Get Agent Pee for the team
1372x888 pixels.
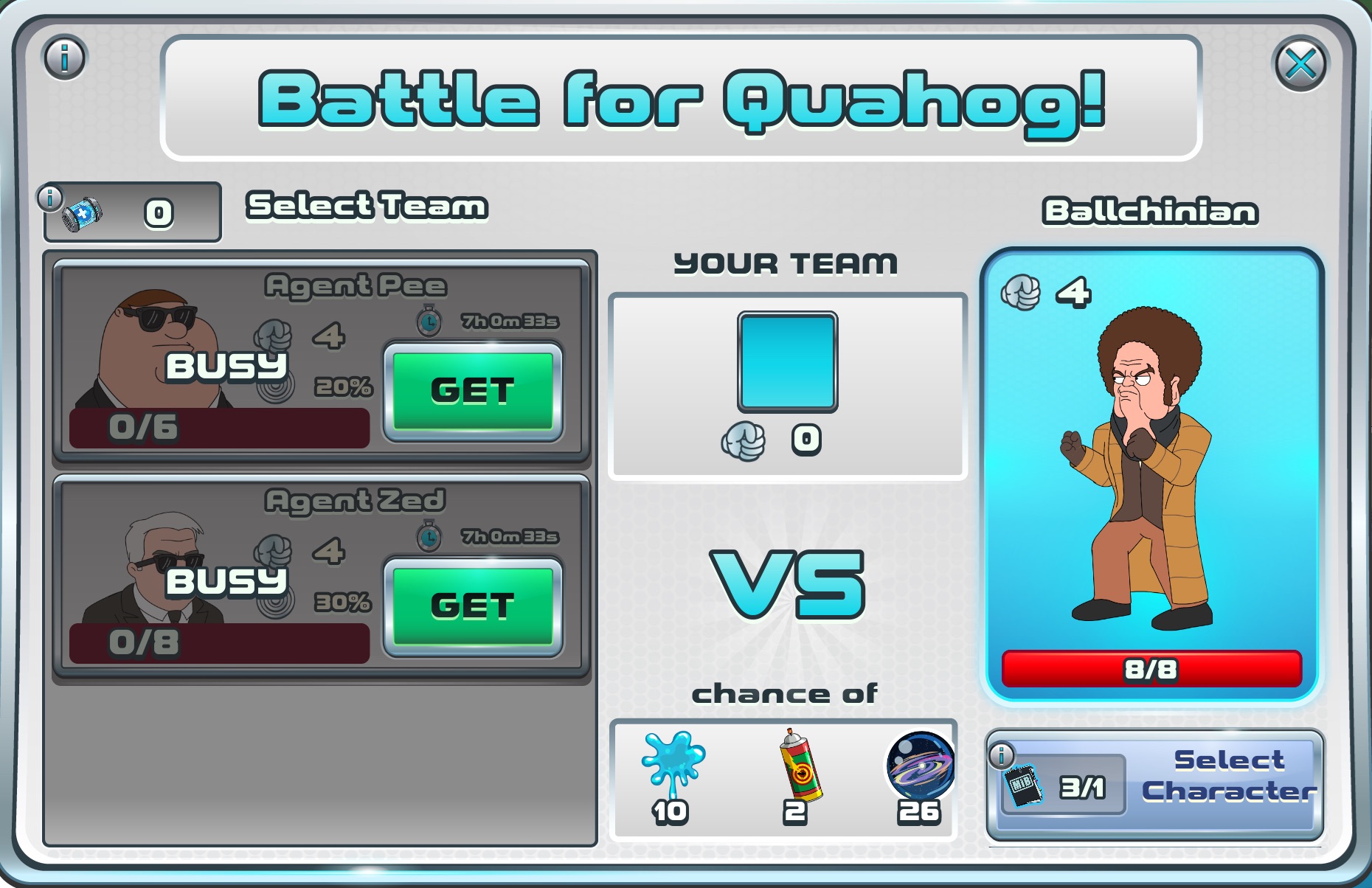[x=473, y=391]
